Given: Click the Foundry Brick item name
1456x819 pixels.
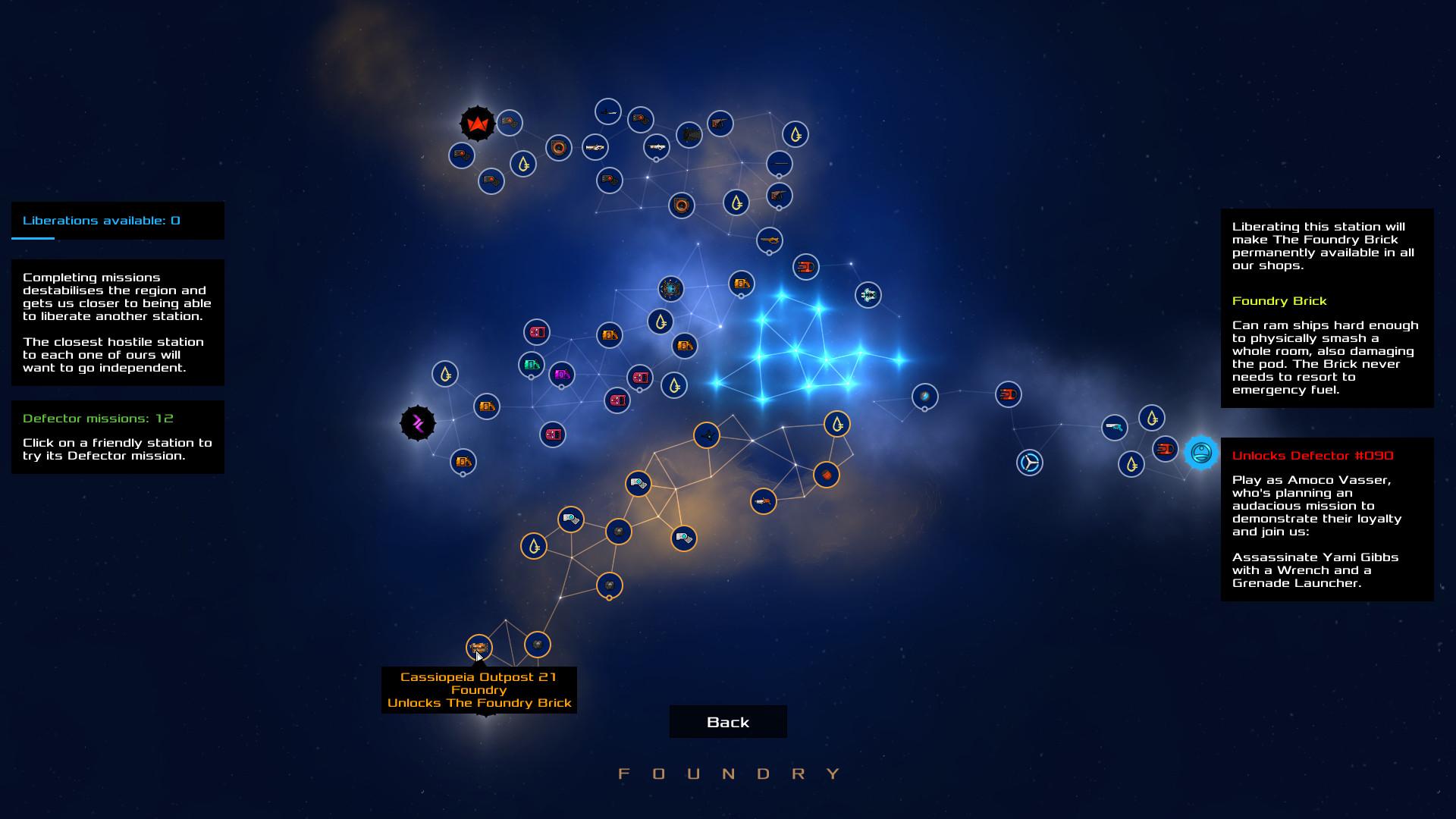Looking at the screenshot, I should tap(1280, 301).
